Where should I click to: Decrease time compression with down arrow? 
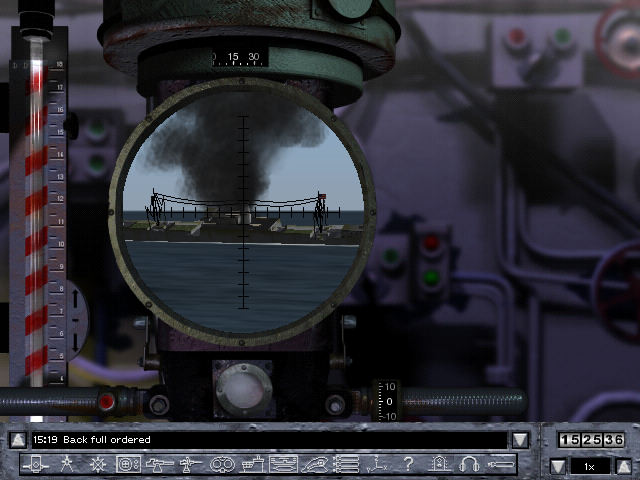(558, 466)
